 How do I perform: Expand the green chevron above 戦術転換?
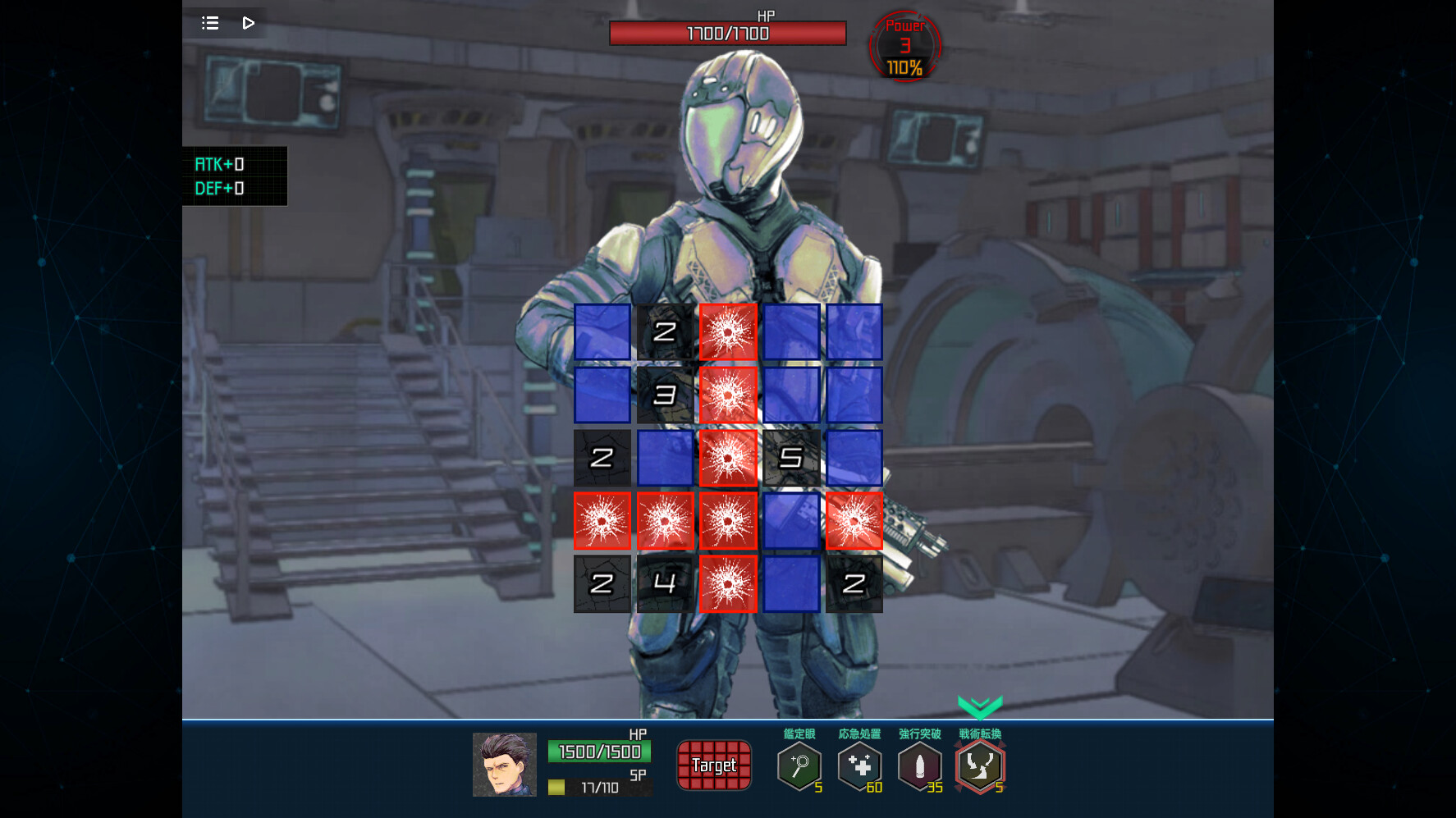pyautogui.click(x=980, y=704)
